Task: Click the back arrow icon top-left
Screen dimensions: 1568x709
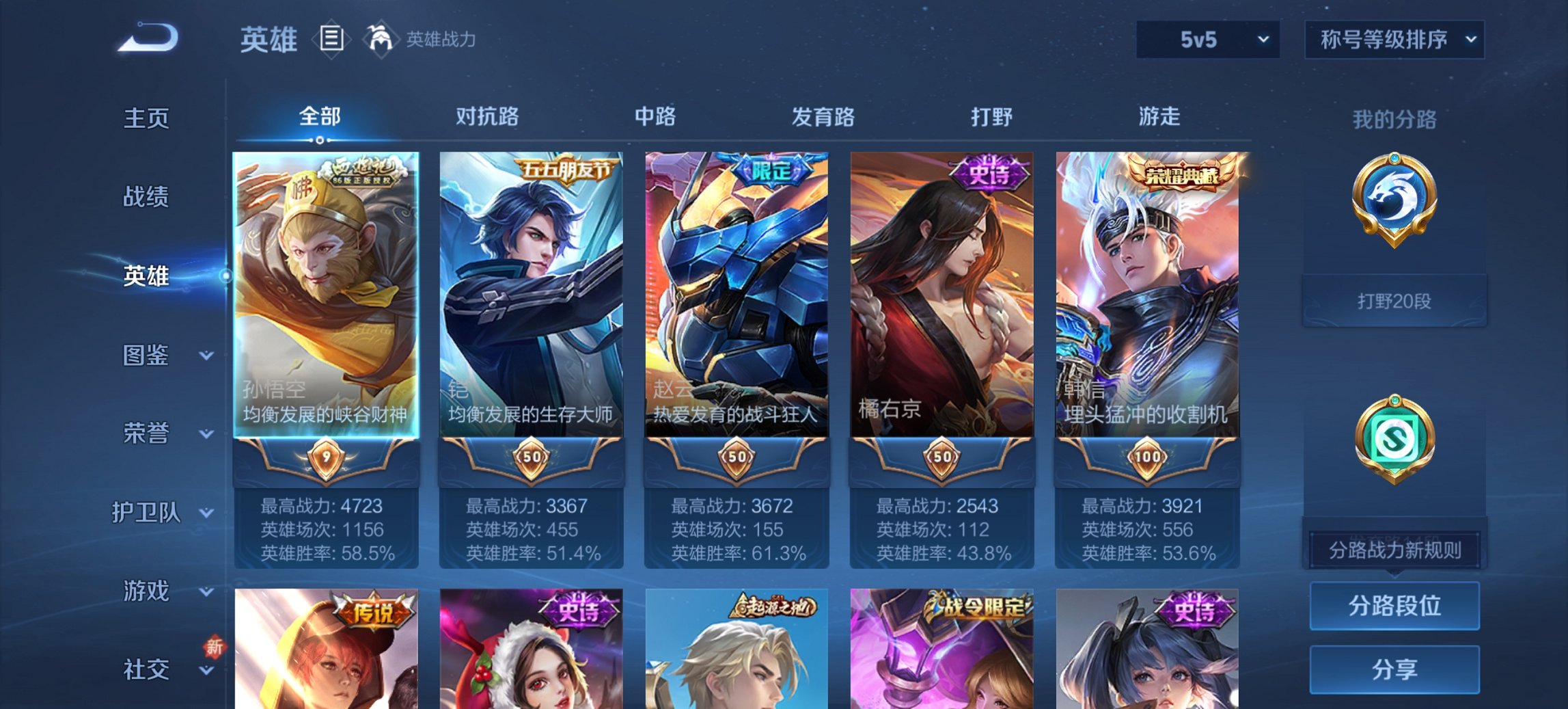Action: pyautogui.click(x=145, y=38)
